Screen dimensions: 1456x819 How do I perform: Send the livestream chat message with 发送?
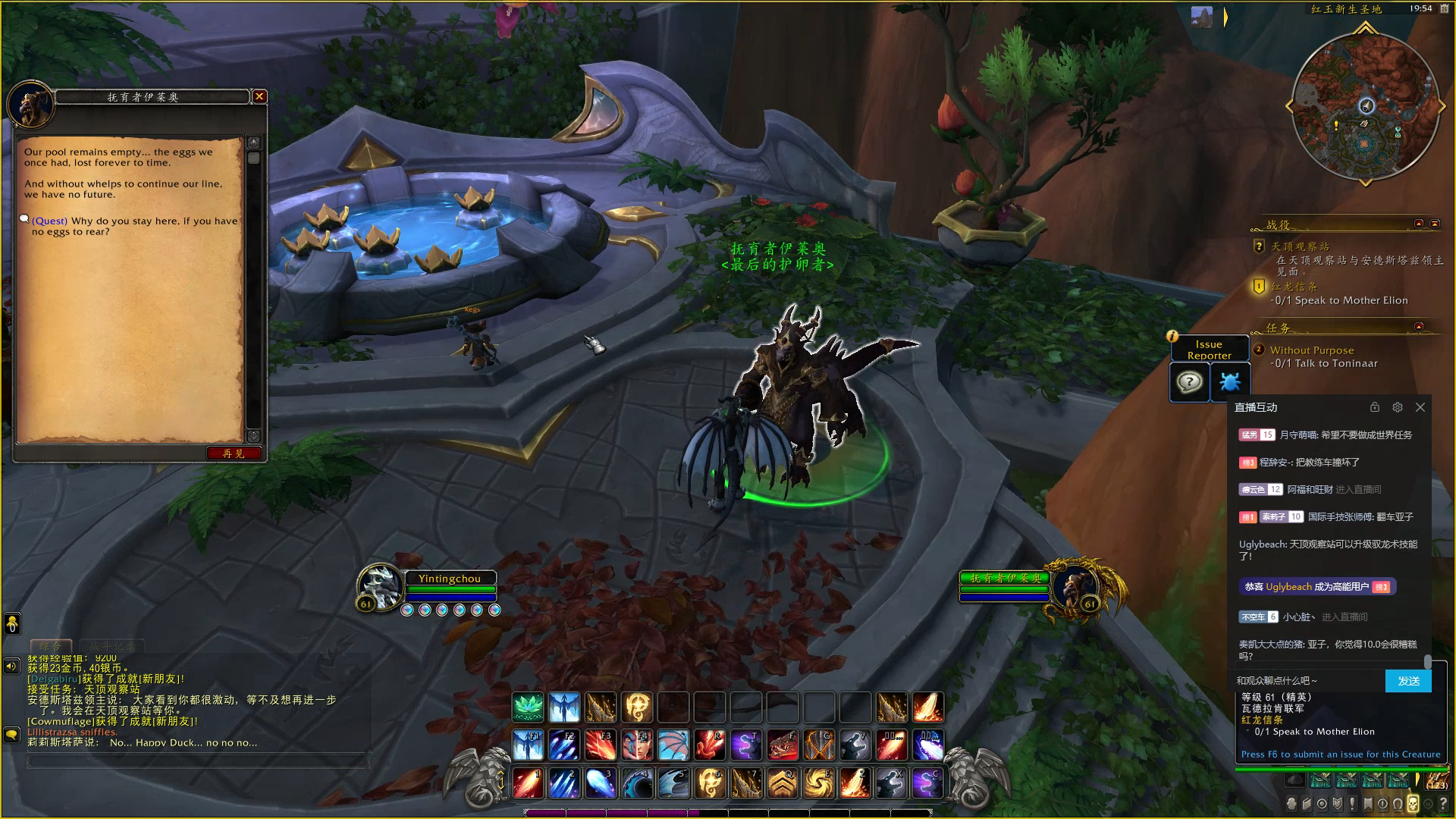[1408, 680]
